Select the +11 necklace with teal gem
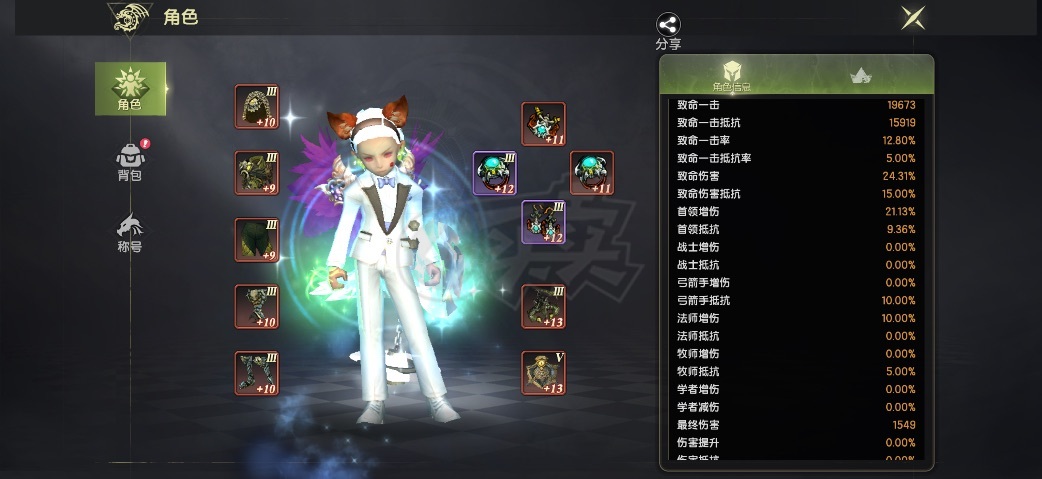 click(543, 124)
